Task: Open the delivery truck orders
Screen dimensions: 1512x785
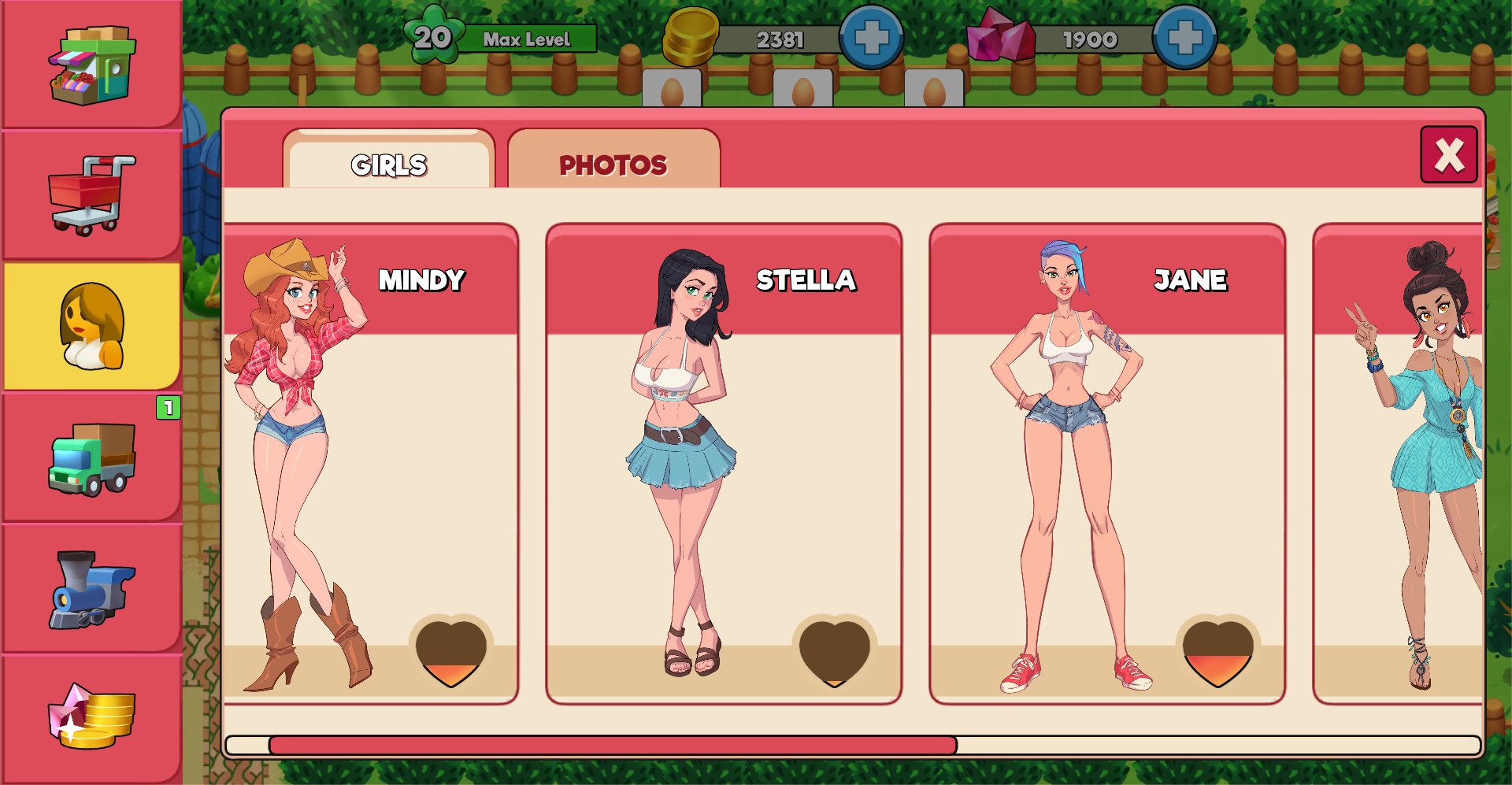Action: [x=91, y=458]
